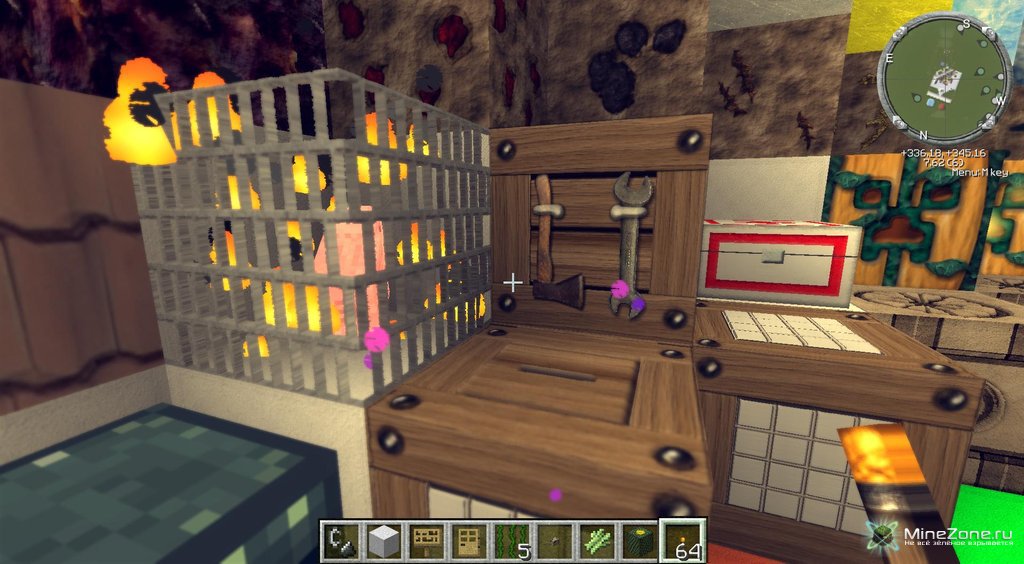Choose the cactus block hotbar slot

click(x=642, y=541)
